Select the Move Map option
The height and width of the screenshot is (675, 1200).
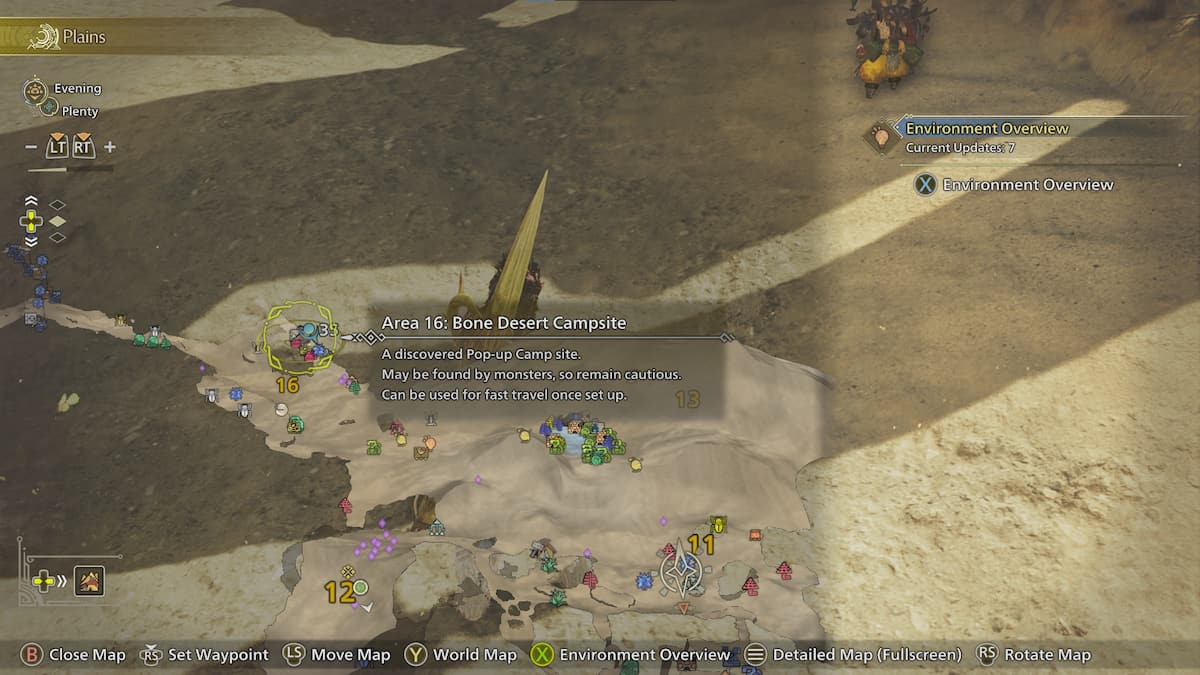(337, 655)
